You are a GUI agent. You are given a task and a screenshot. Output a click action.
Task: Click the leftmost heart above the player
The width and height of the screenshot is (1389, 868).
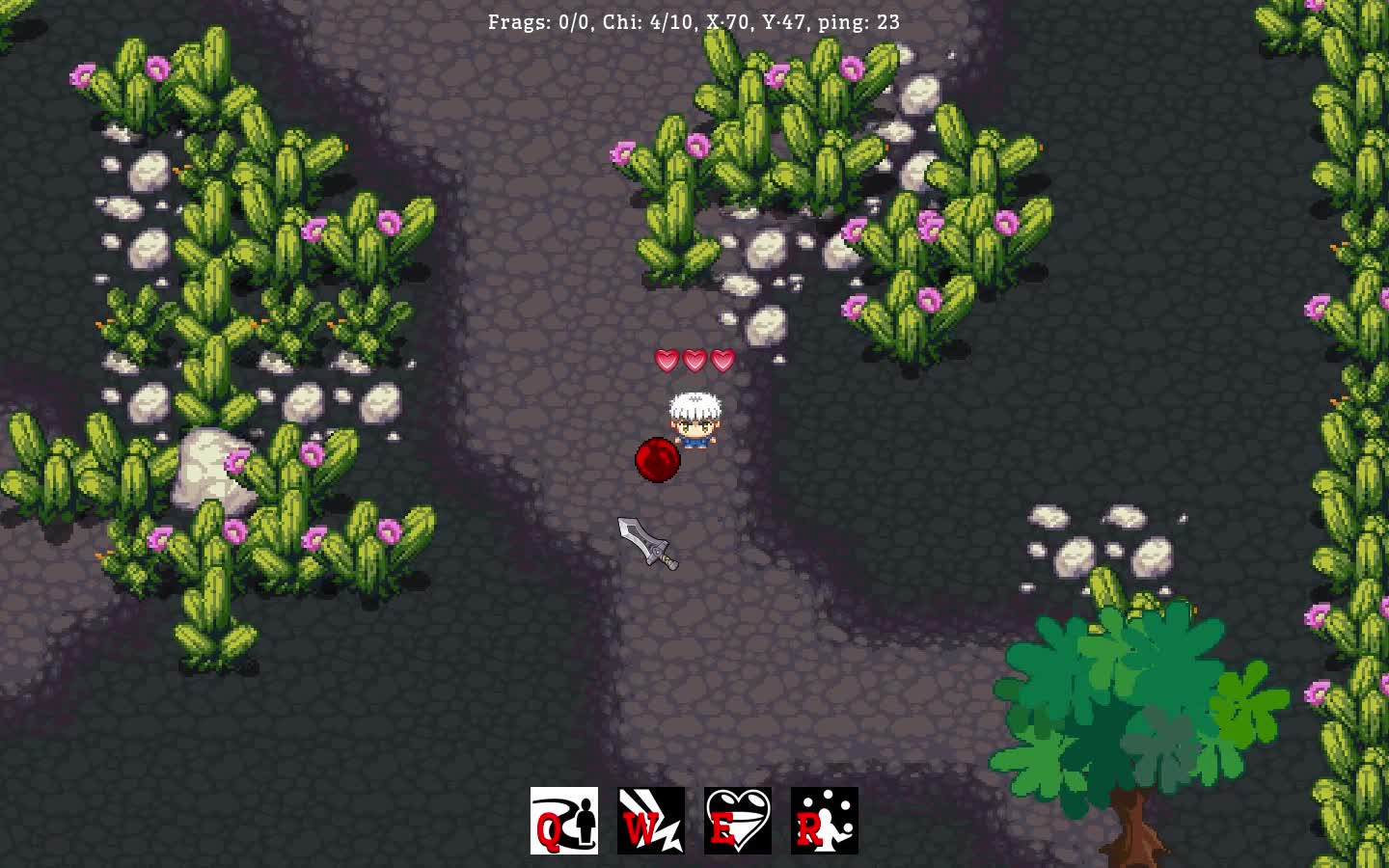pos(666,359)
